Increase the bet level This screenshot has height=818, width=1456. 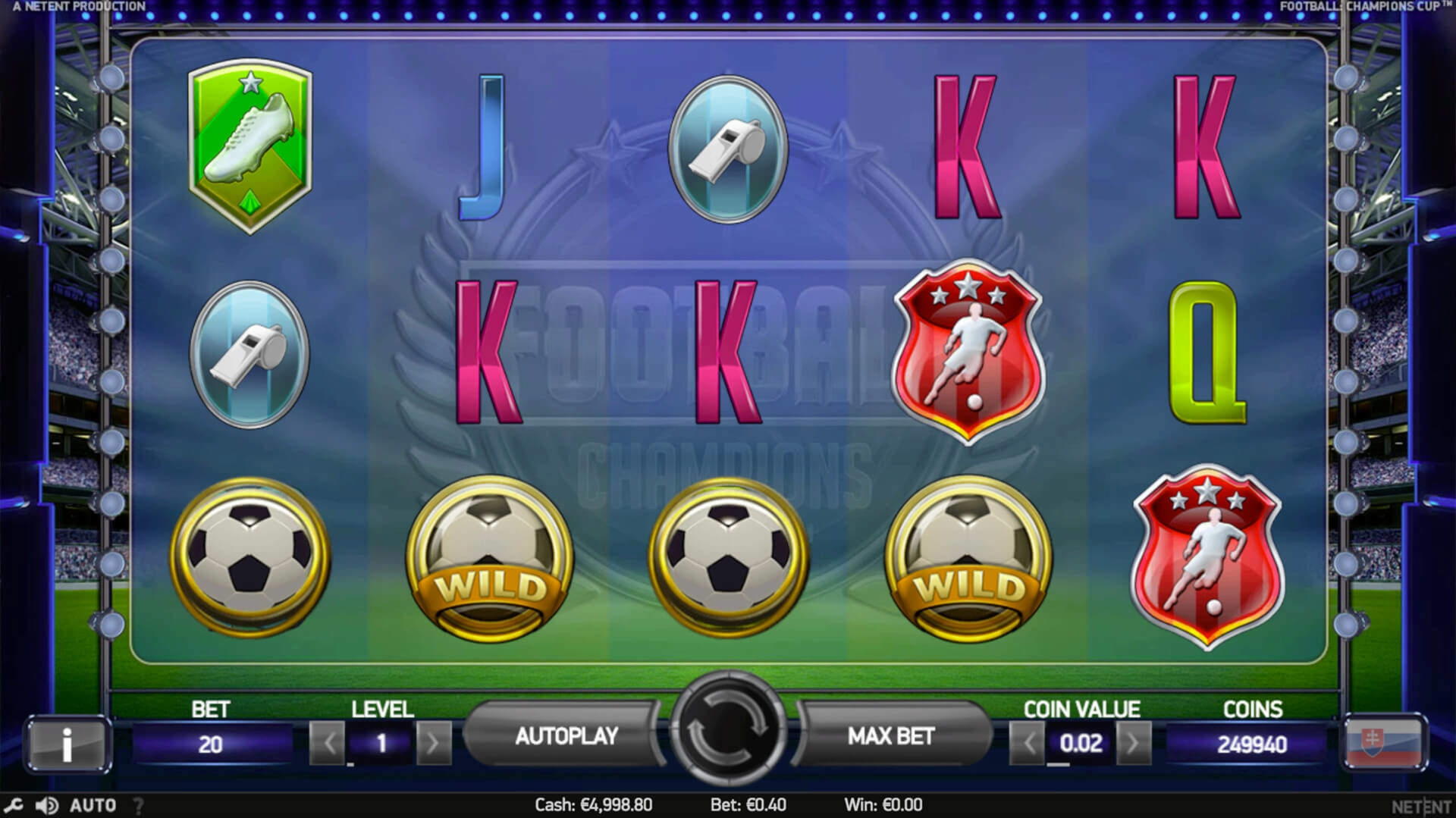(x=433, y=743)
